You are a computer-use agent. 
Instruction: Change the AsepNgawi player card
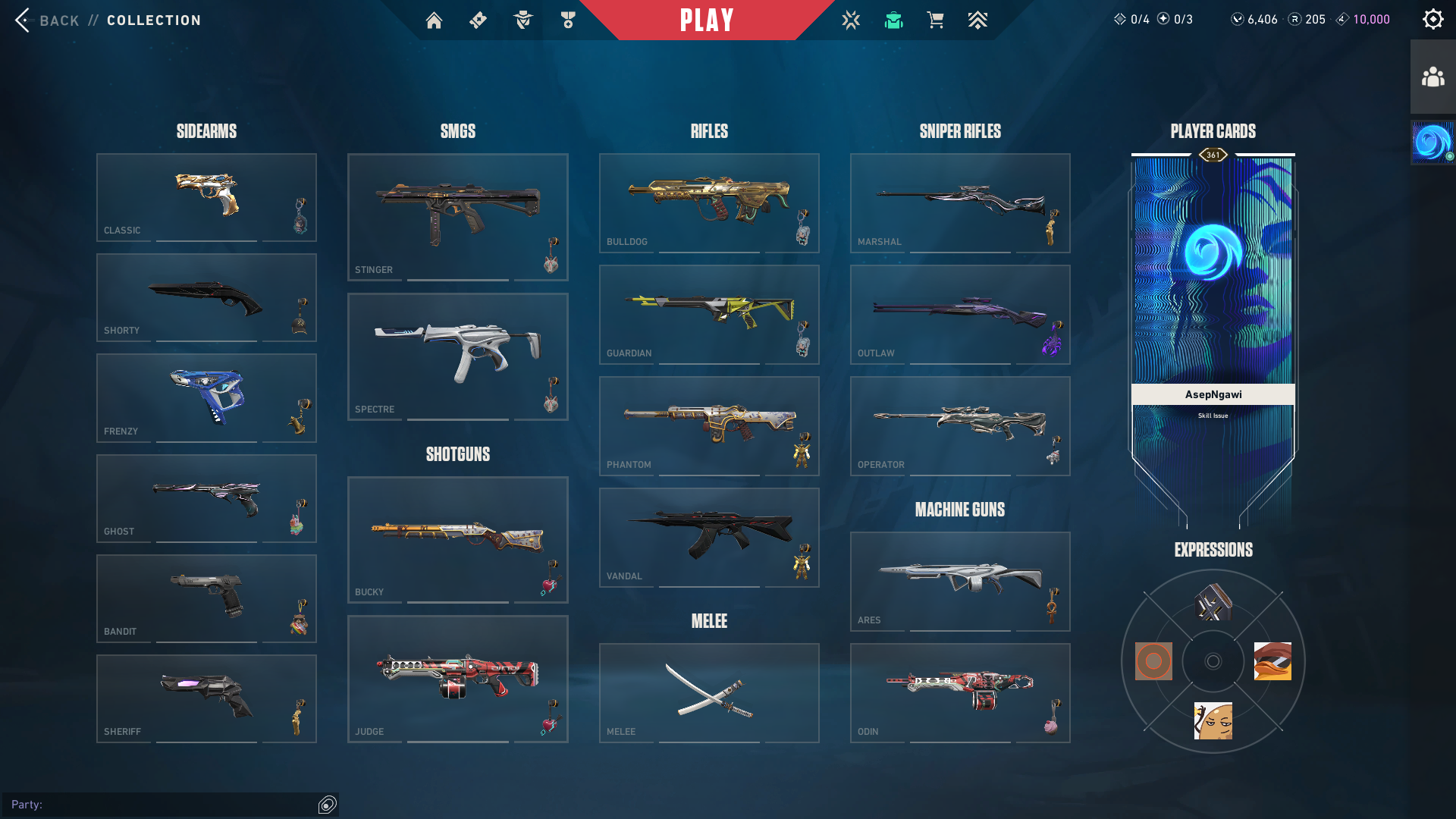tap(1213, 303)
